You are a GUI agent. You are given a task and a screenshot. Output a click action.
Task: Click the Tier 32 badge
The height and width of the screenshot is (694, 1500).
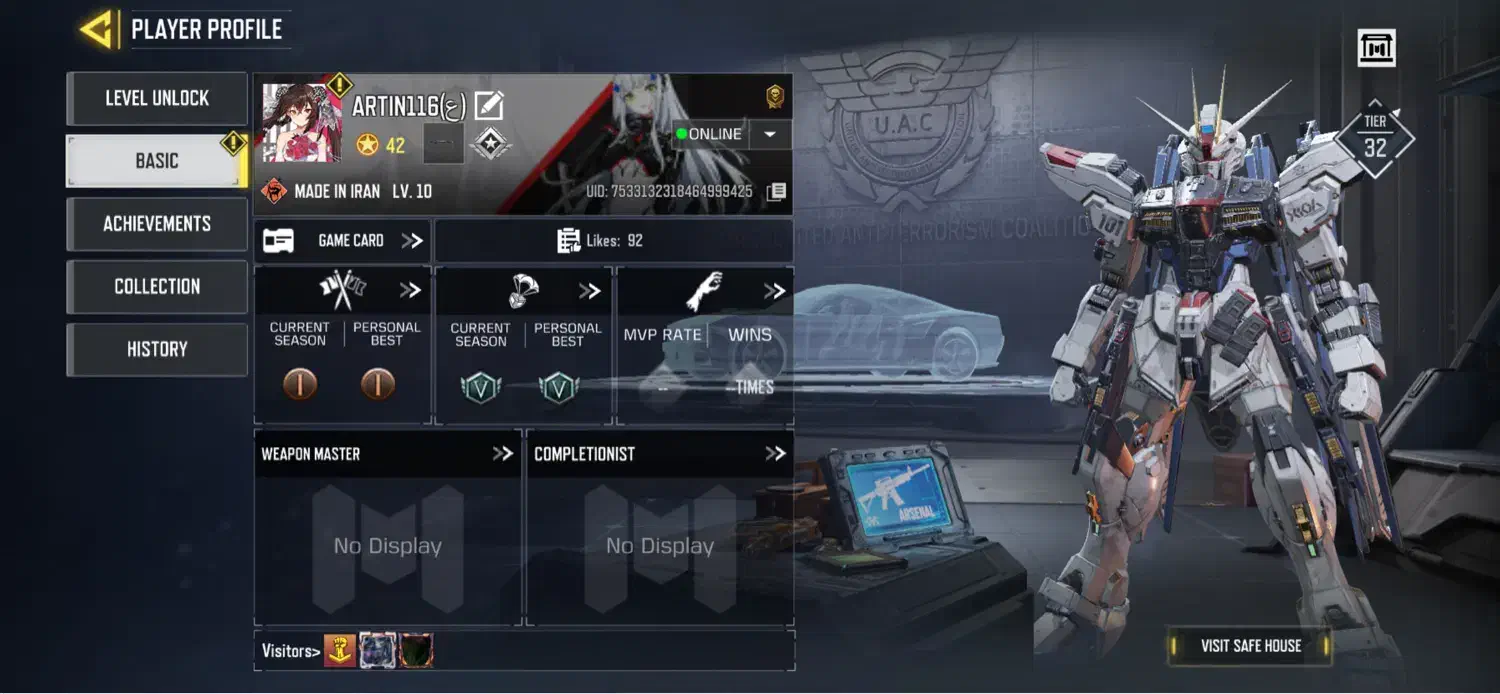click(x=1375, y=138)
